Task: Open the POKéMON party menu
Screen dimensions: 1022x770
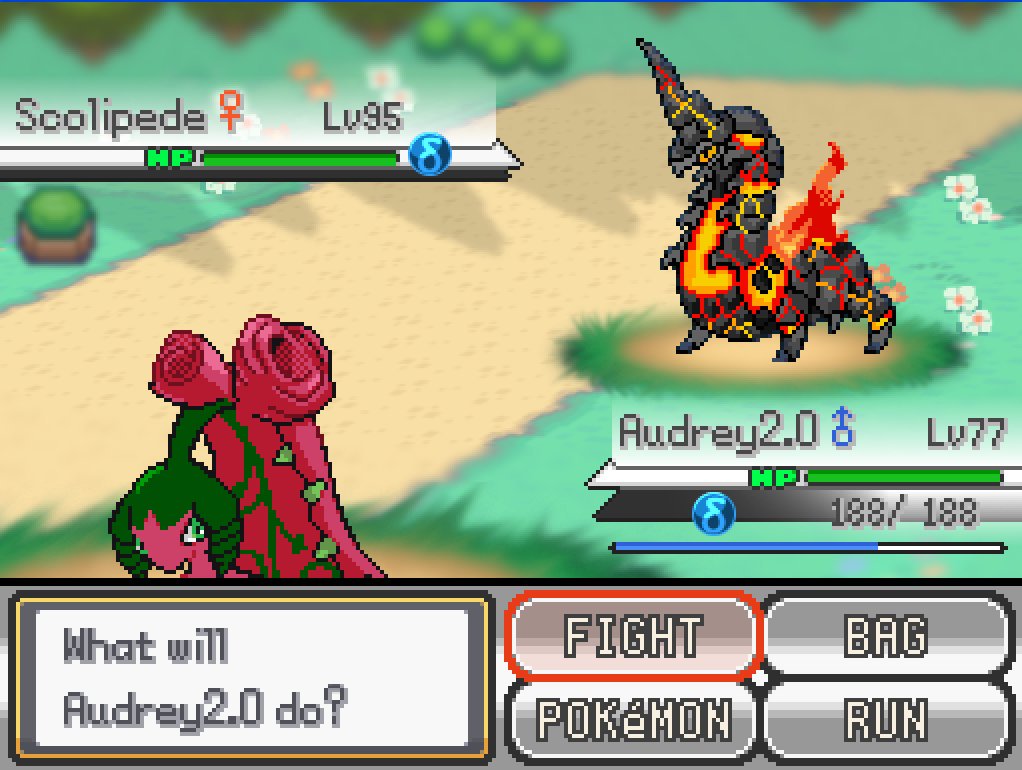Action: [x=633, y=718]
